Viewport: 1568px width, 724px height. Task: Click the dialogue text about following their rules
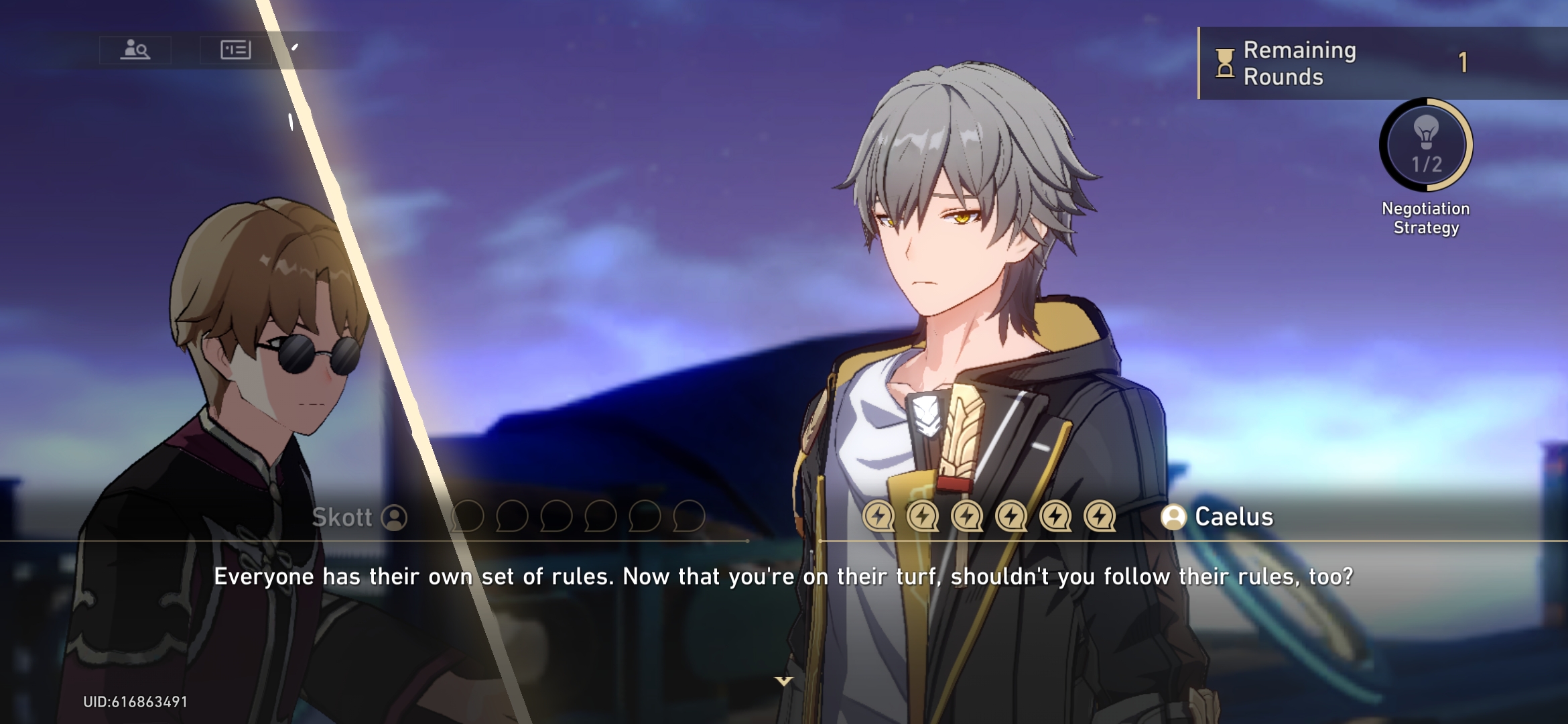(x=784, y=575)
